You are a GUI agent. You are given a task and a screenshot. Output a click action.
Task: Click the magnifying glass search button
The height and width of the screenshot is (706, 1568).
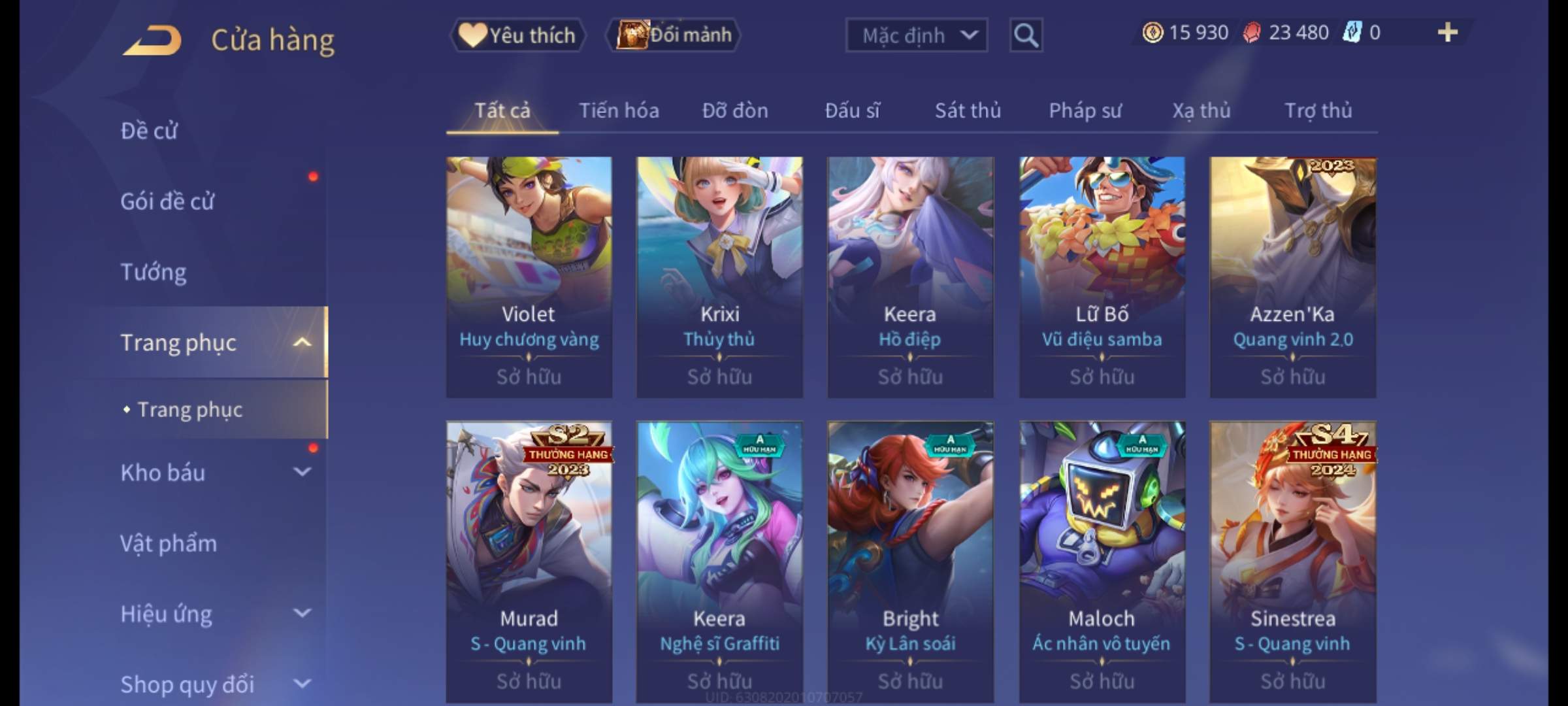point(1026,35)
